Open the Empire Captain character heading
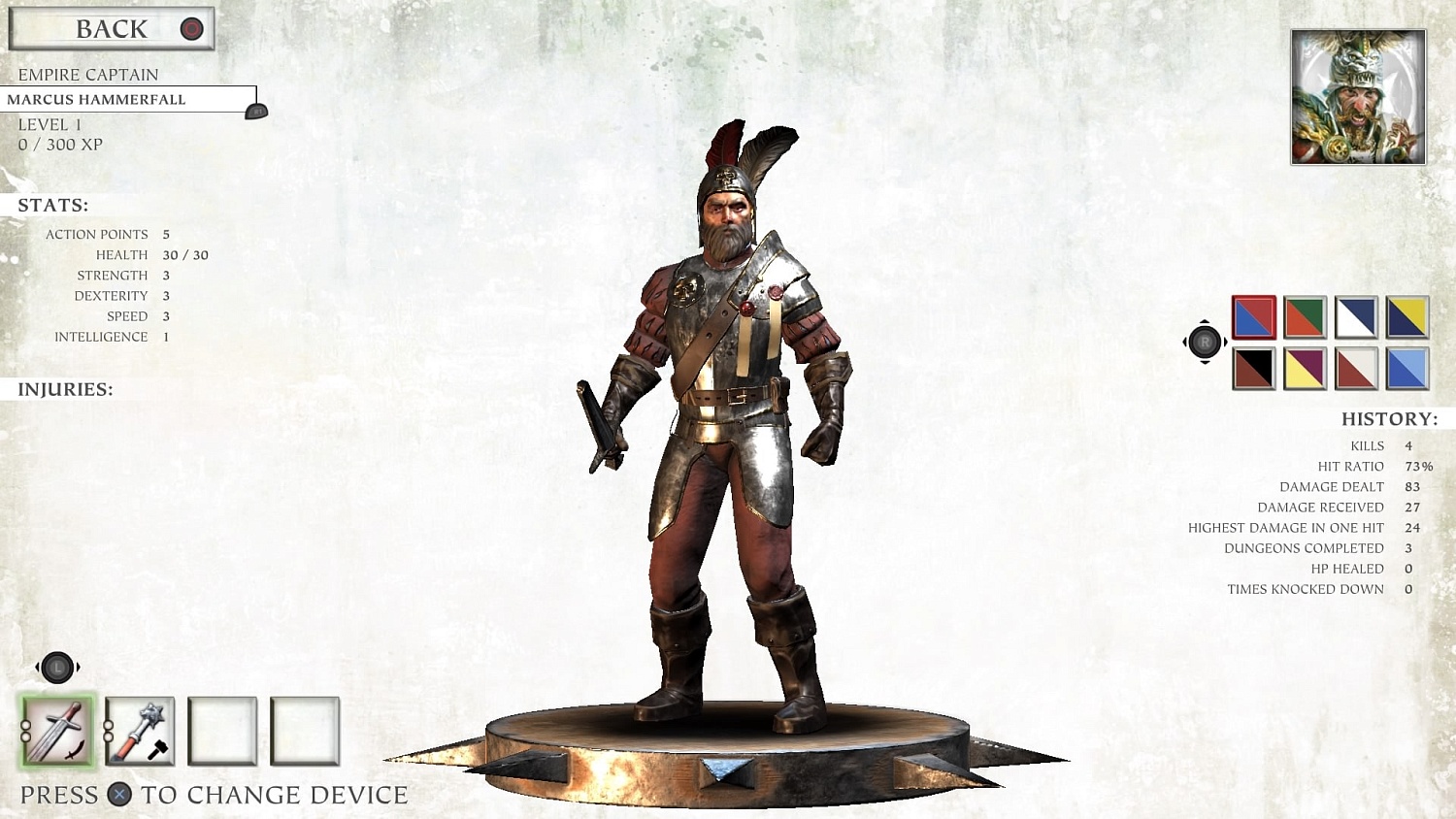1456x819 pixels. (x=85, y=74)
